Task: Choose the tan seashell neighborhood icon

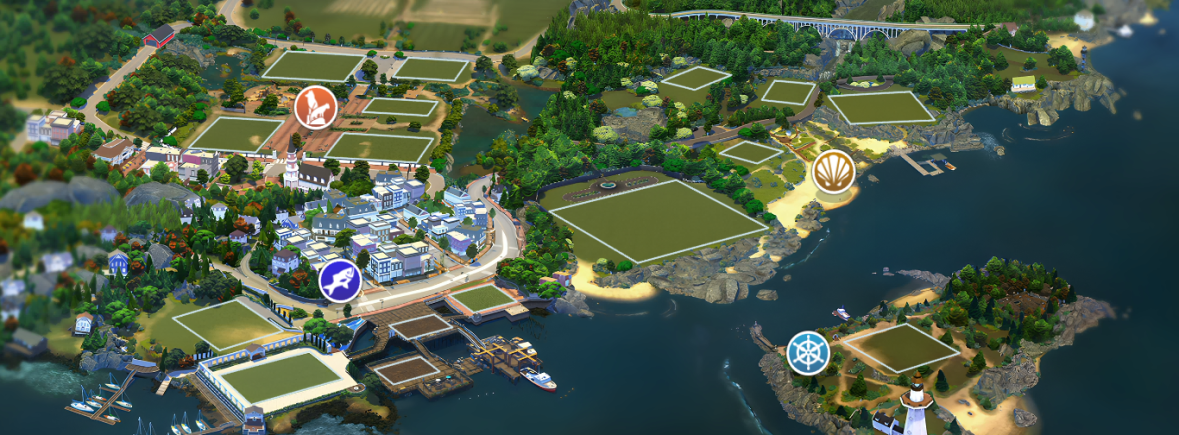Action: point(832,171)
